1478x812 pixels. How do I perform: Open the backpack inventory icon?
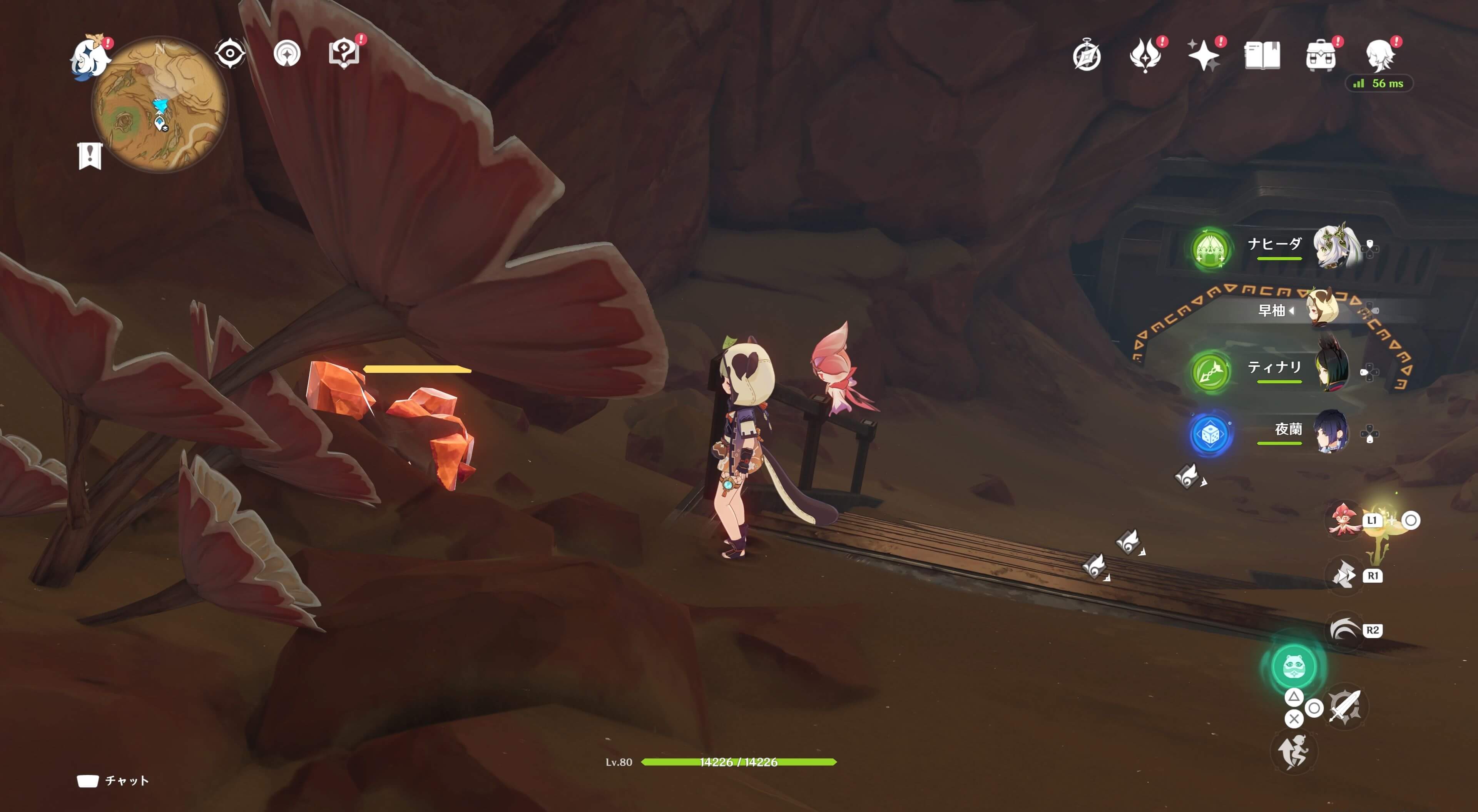[x=1320, y=56]
